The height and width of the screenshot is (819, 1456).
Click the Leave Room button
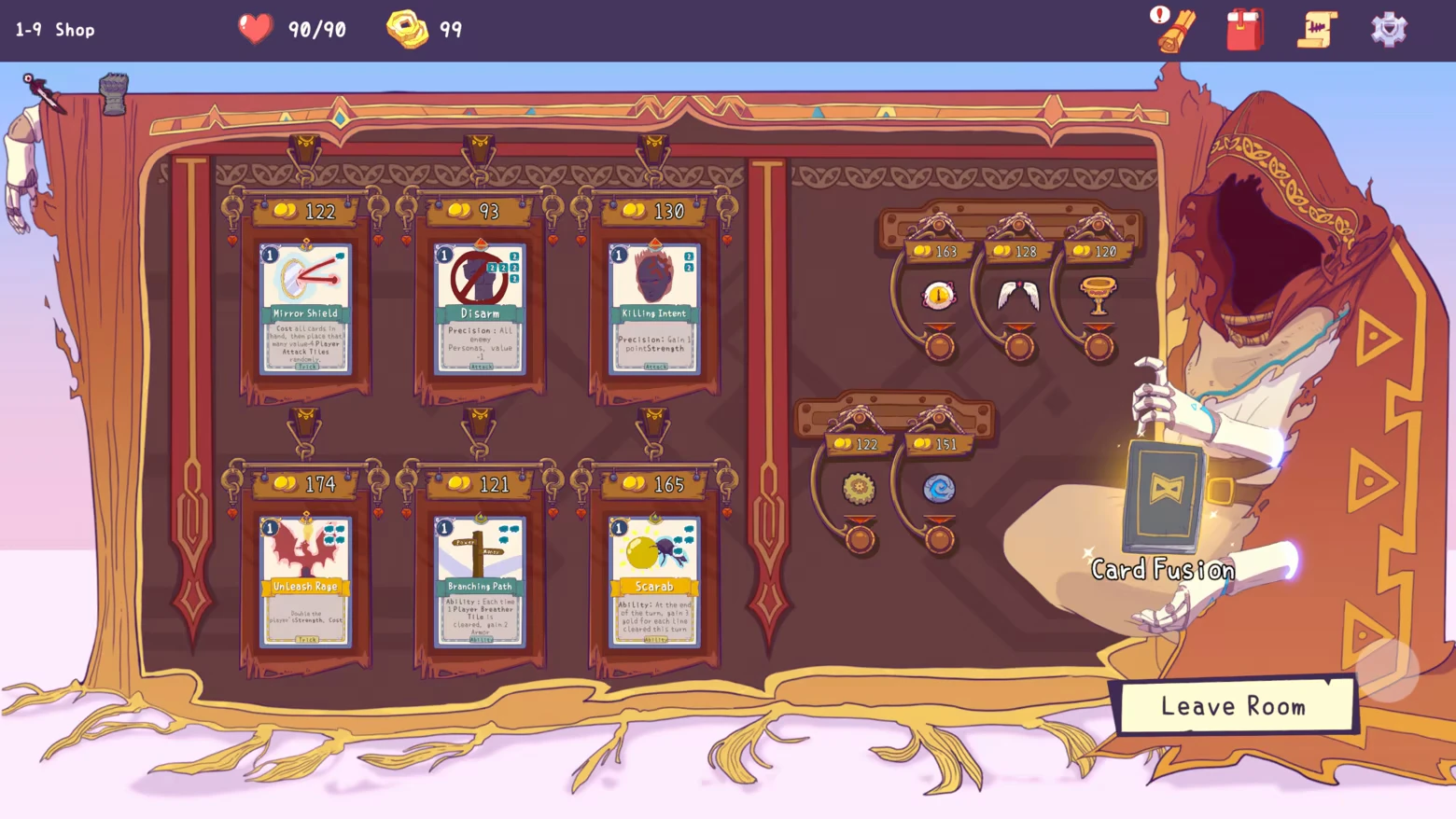point(1236,706)
